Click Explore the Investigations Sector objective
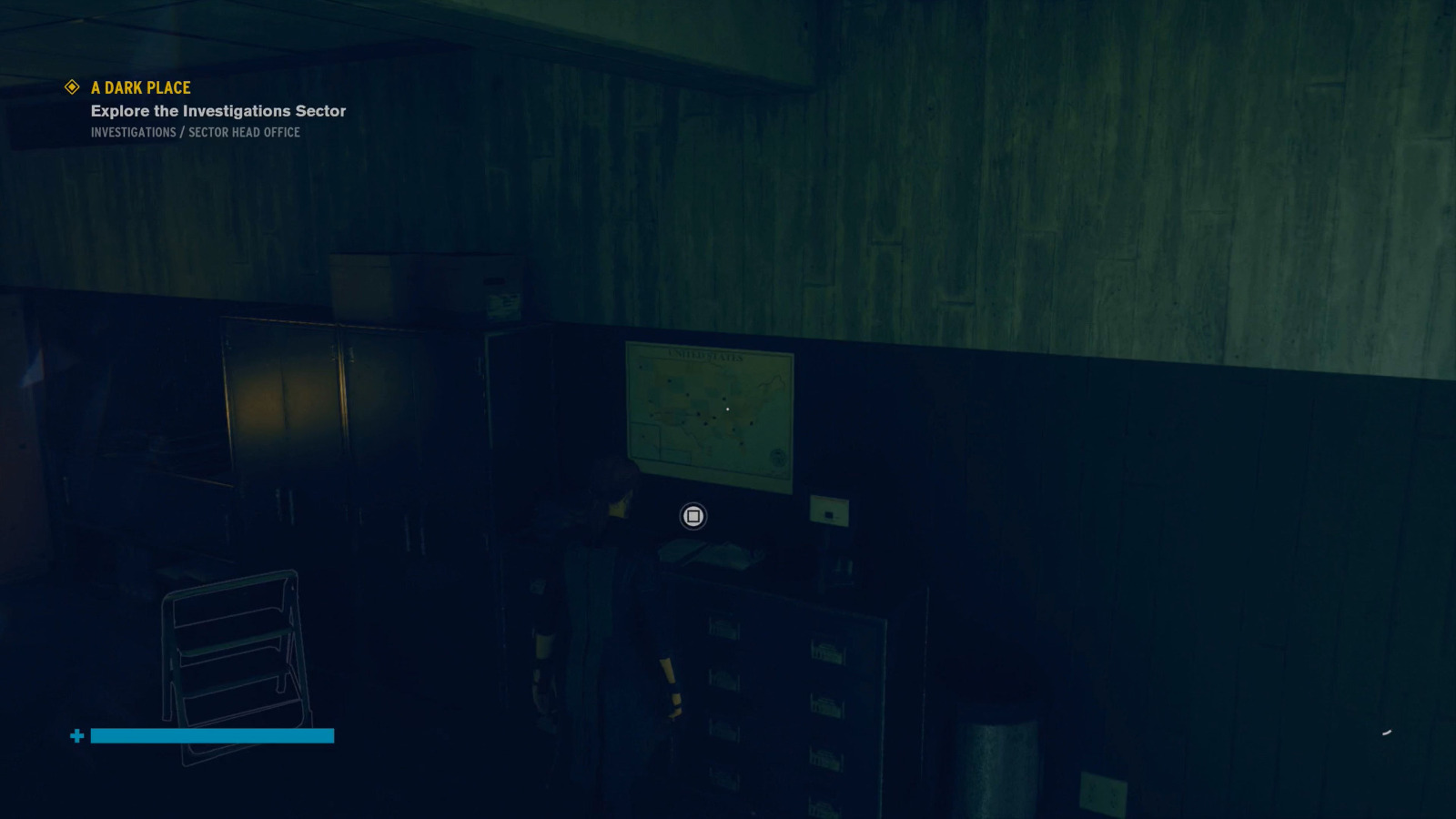Image resolution: width=1456 pixels, height=819 pixels. point(217,110)
